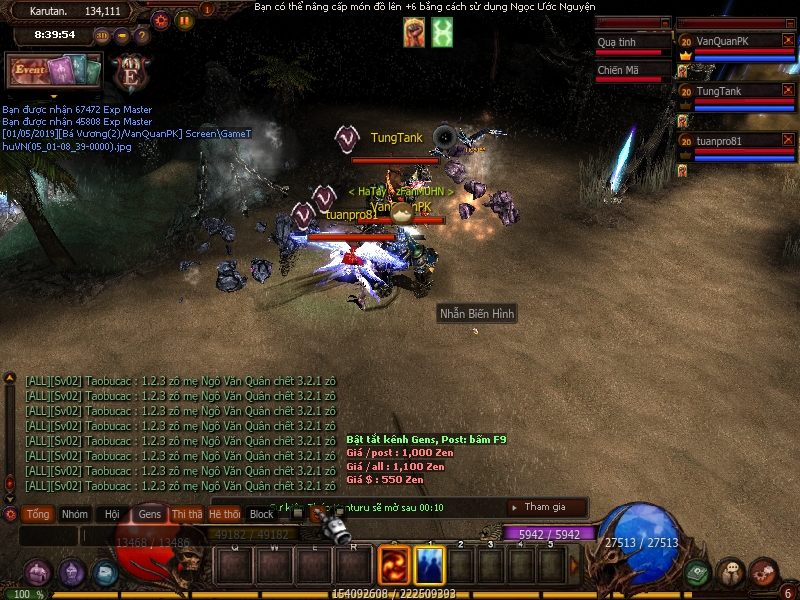The image size is (800, 600).
Task: Close VanQuanPK party member frame
Action: tap(788, 41)
